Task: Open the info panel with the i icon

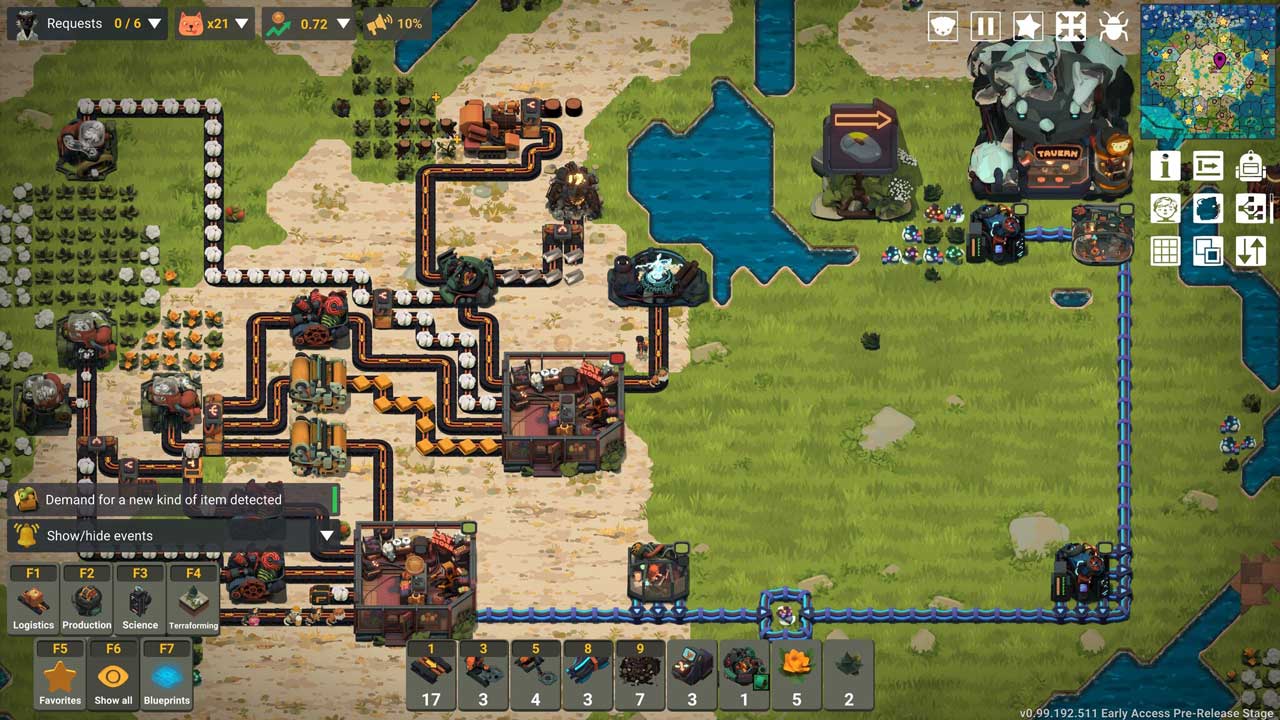Action: [x=1165, y=166]
